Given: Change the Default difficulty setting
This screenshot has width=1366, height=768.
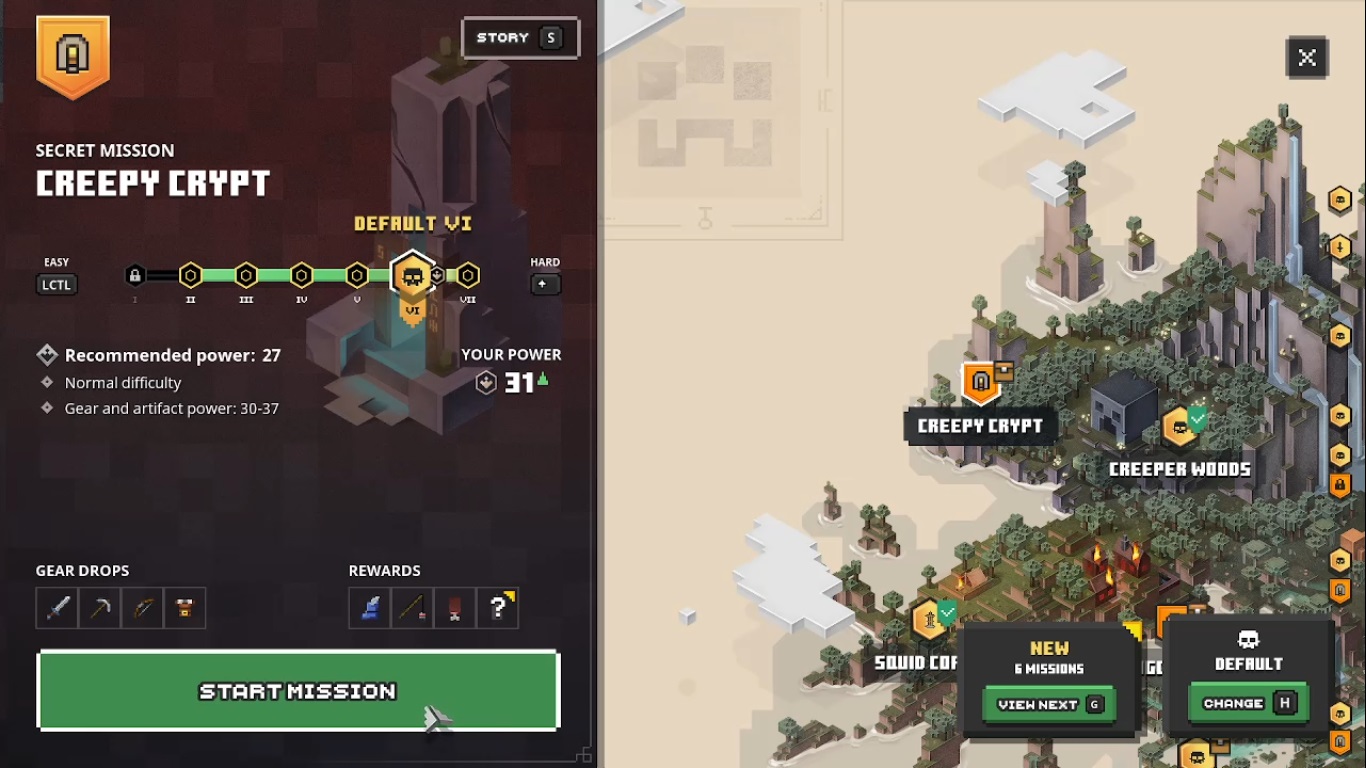Looking at the screenshot, I should coord(1248,703).
